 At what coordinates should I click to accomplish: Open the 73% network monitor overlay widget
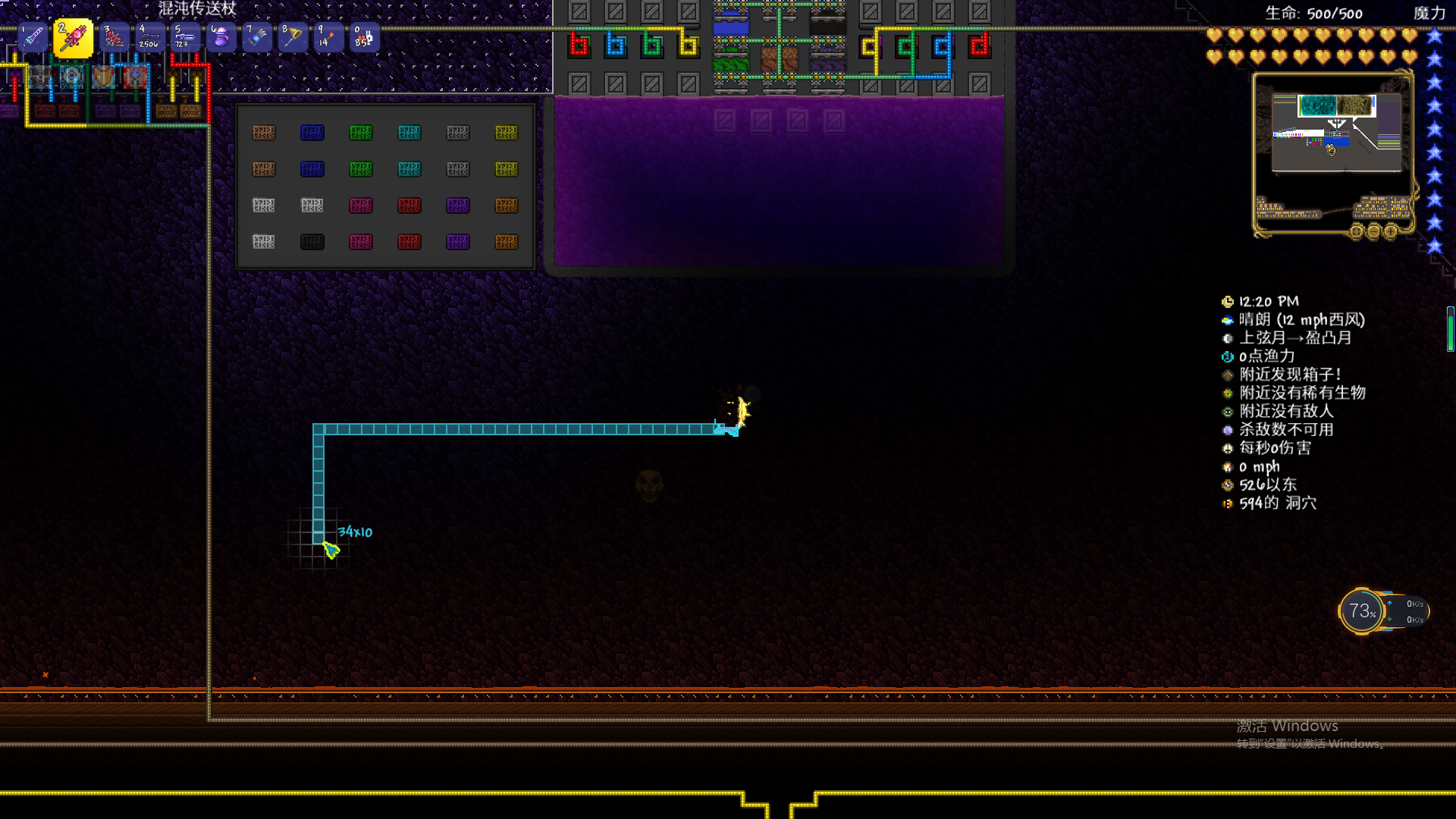pos(1362,611)
